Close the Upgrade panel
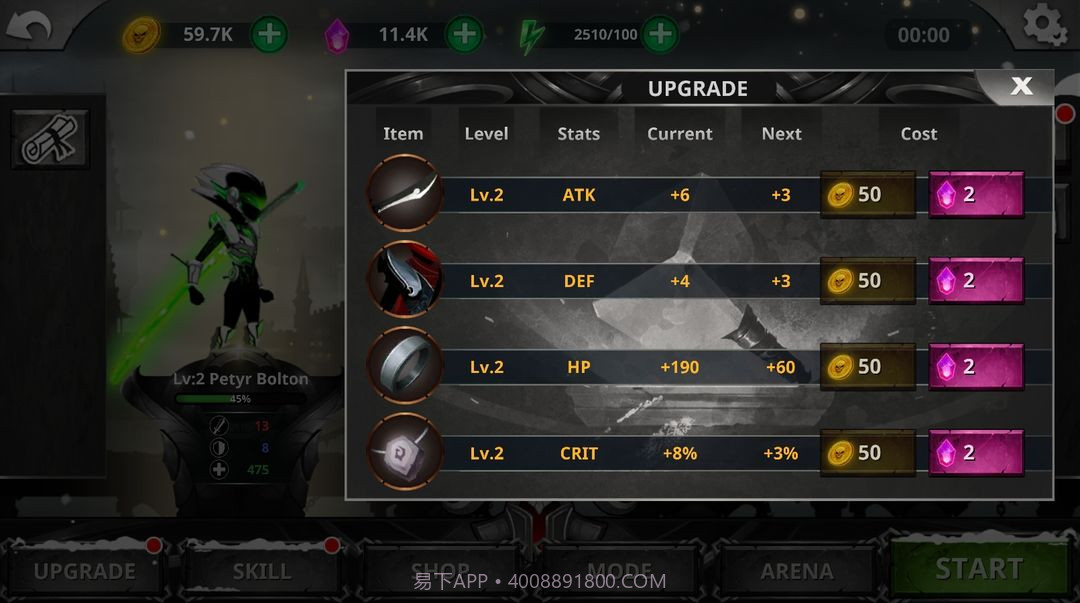This screenshot has width=1080, height=603. pos(1020,86)
